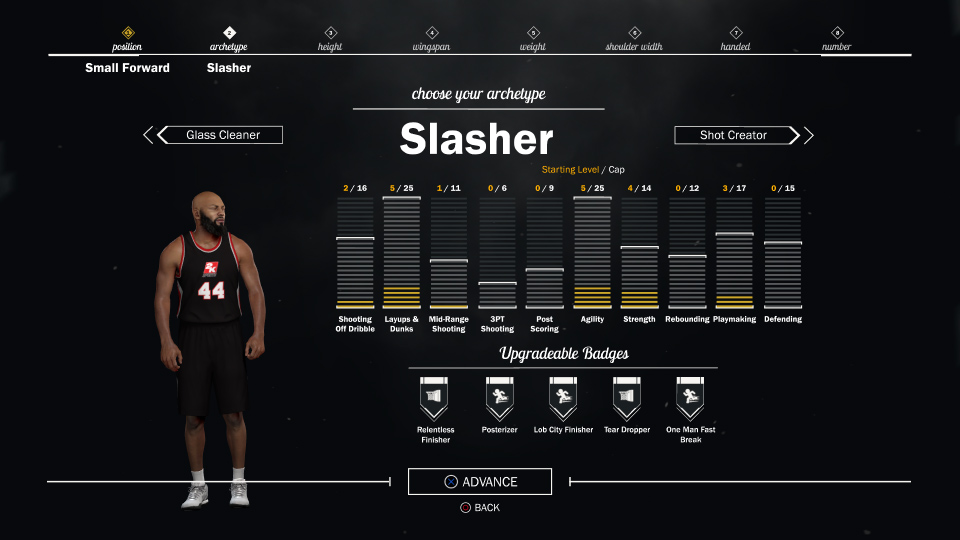960x540 pixels.
Task: Choose the Lob City Finisher badge
Action: tap(563, 400)
